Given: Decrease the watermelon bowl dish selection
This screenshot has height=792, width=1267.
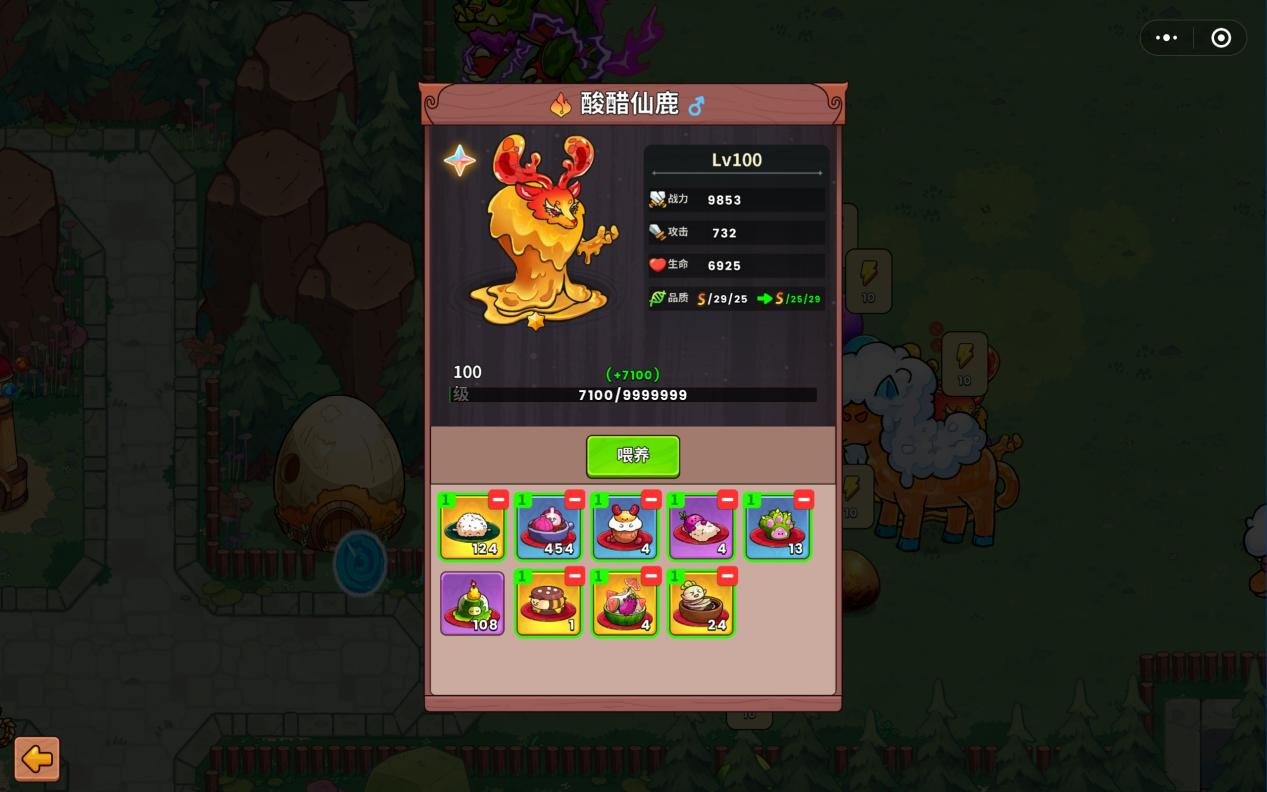Looking at the screenshot, I should (x=651, y=576).
